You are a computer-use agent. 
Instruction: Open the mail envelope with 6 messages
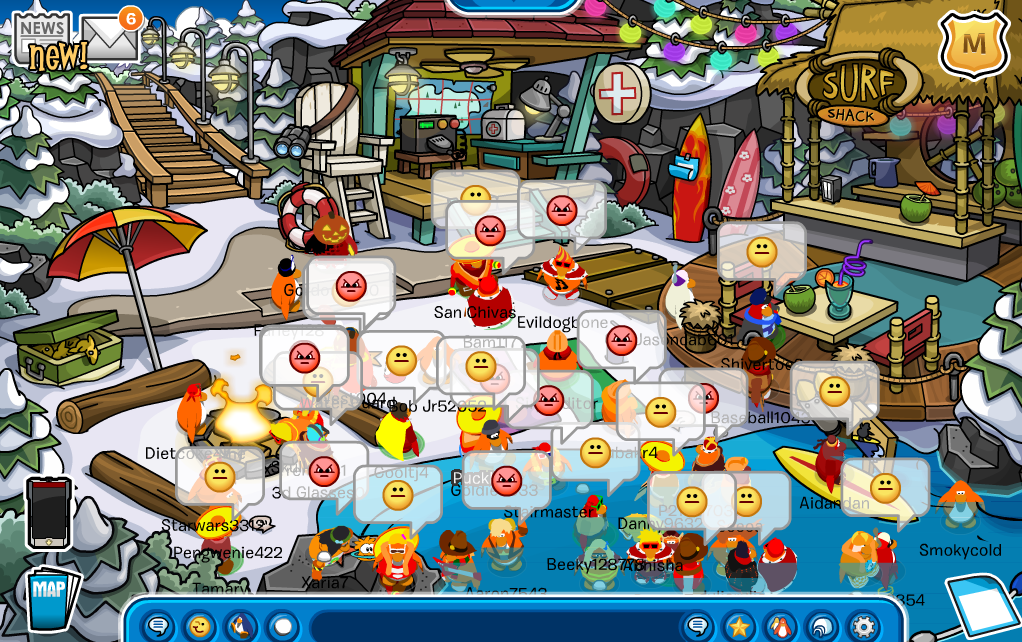click(108, 38)
